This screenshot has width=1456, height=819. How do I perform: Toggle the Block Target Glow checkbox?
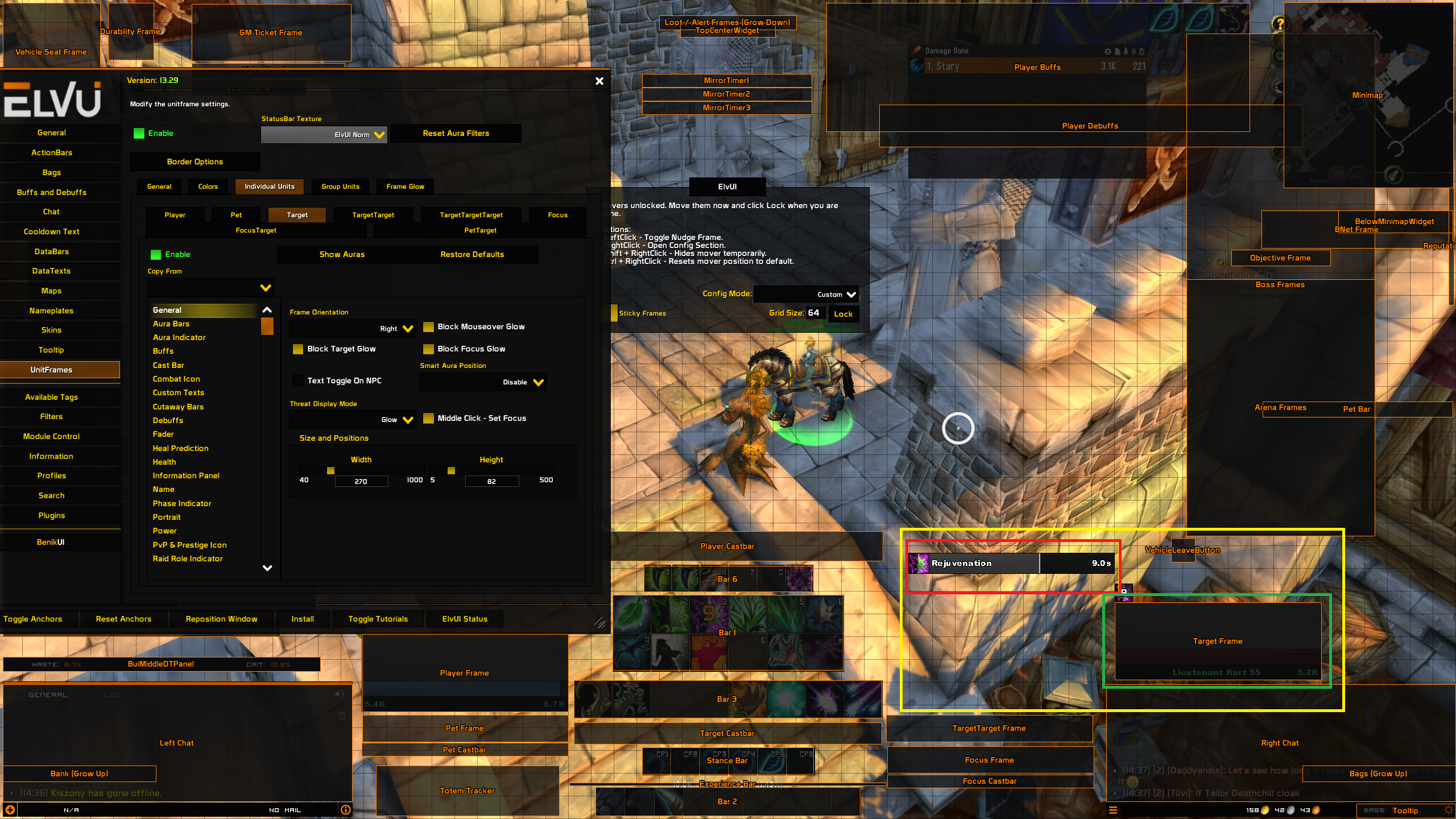[x=298, y=349]
